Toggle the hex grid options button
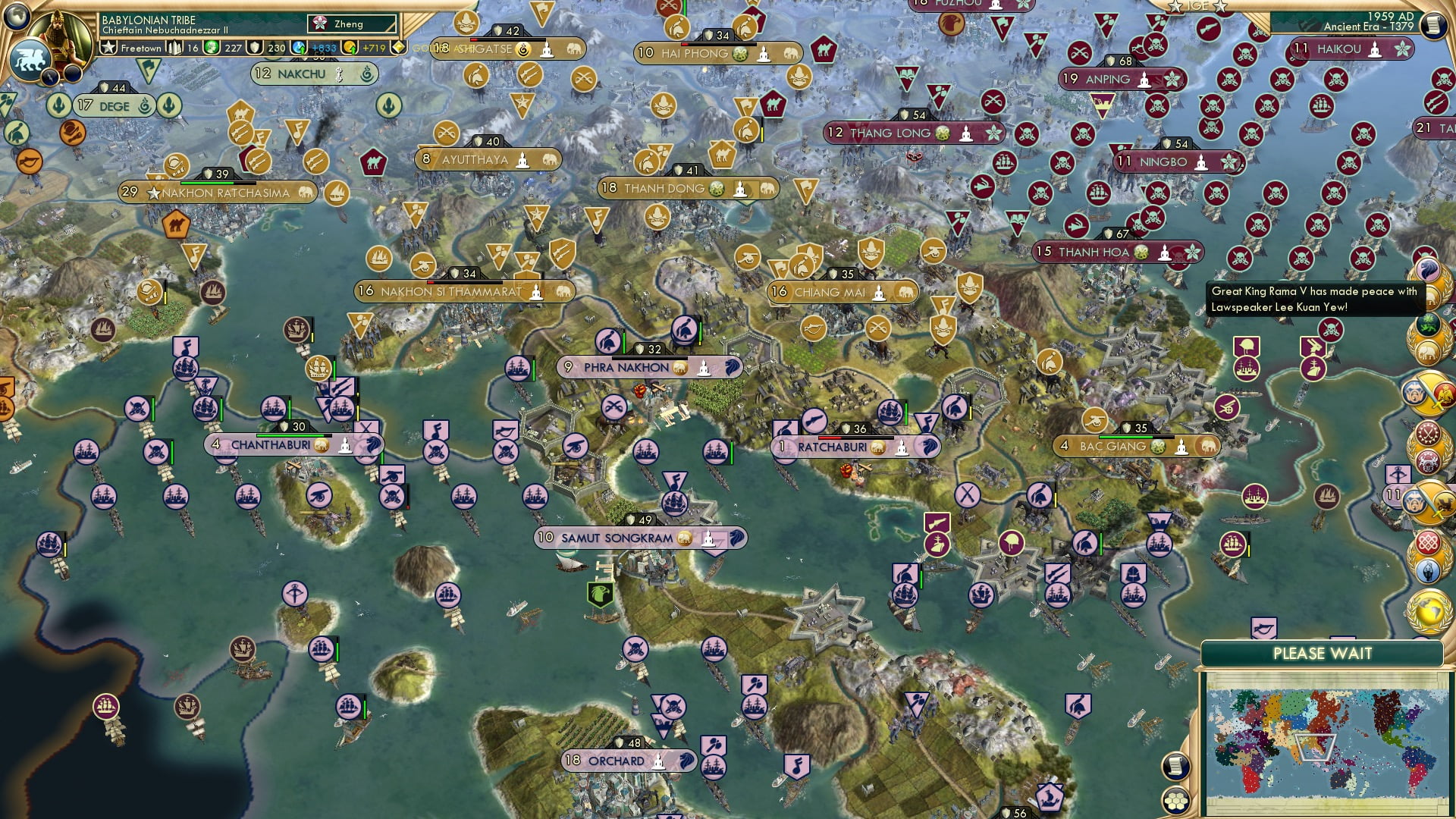This screenshot has height=819, width=1456. pos(1175,800)
